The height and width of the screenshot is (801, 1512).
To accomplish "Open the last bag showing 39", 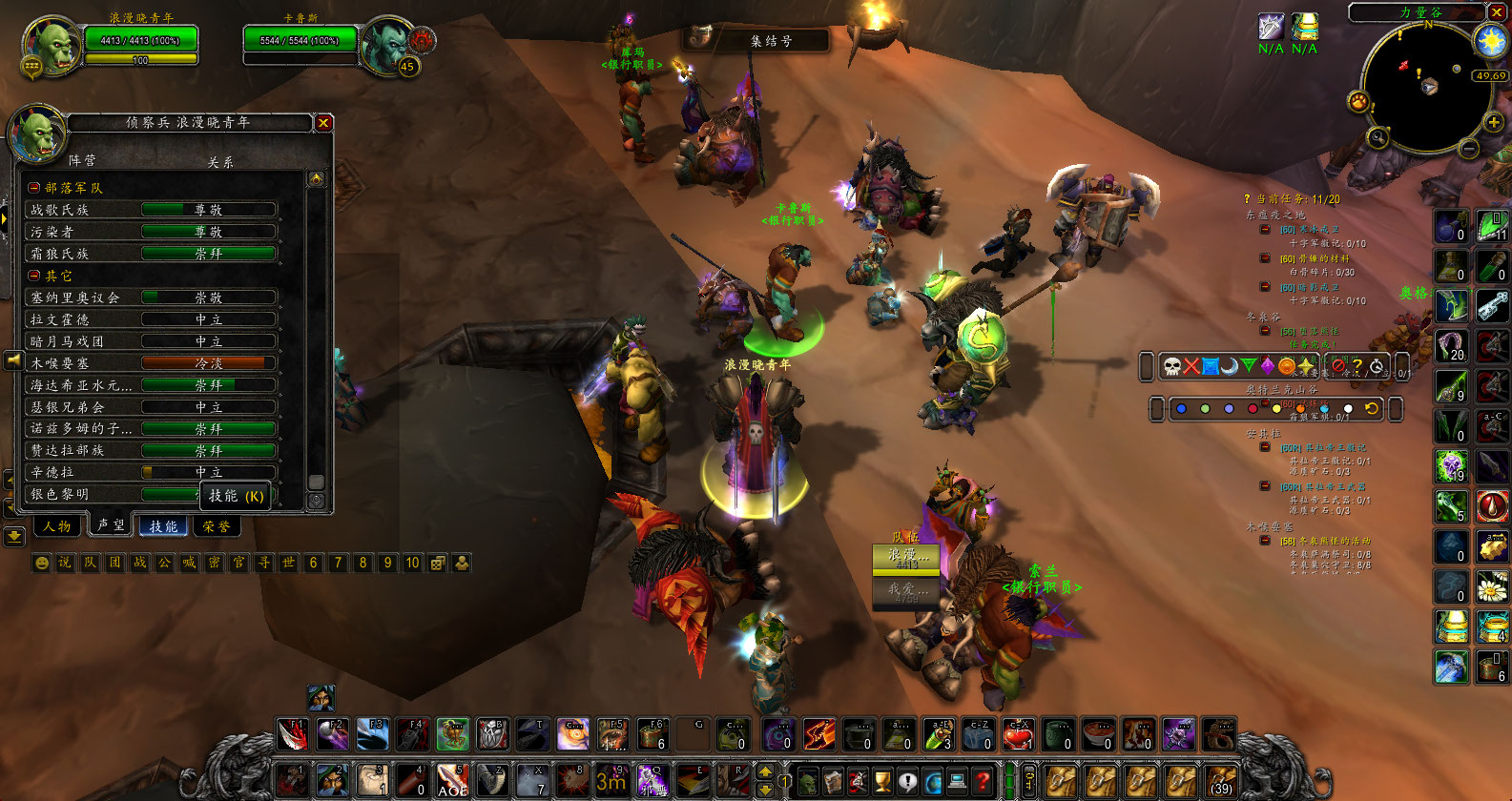I will 1221,781.
